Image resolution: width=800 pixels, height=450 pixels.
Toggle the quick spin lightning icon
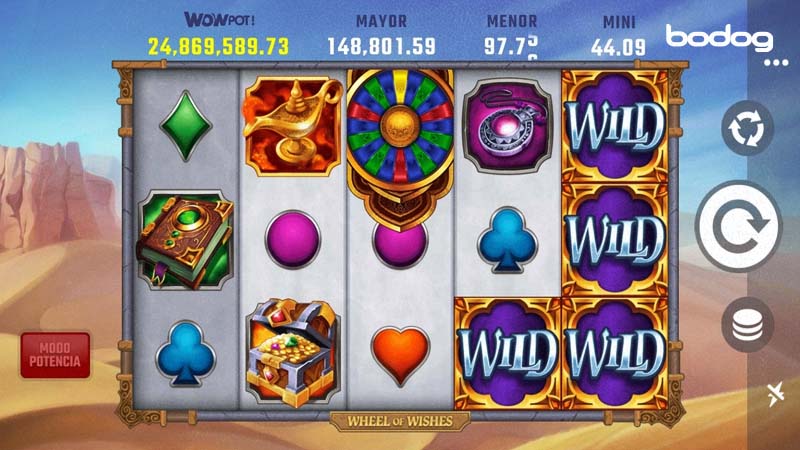[x=776, y=394]
